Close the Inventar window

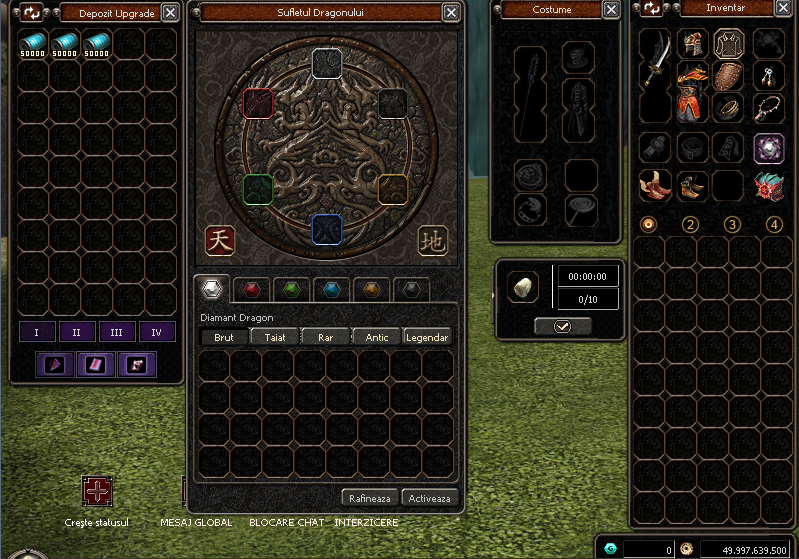[786, 8]
